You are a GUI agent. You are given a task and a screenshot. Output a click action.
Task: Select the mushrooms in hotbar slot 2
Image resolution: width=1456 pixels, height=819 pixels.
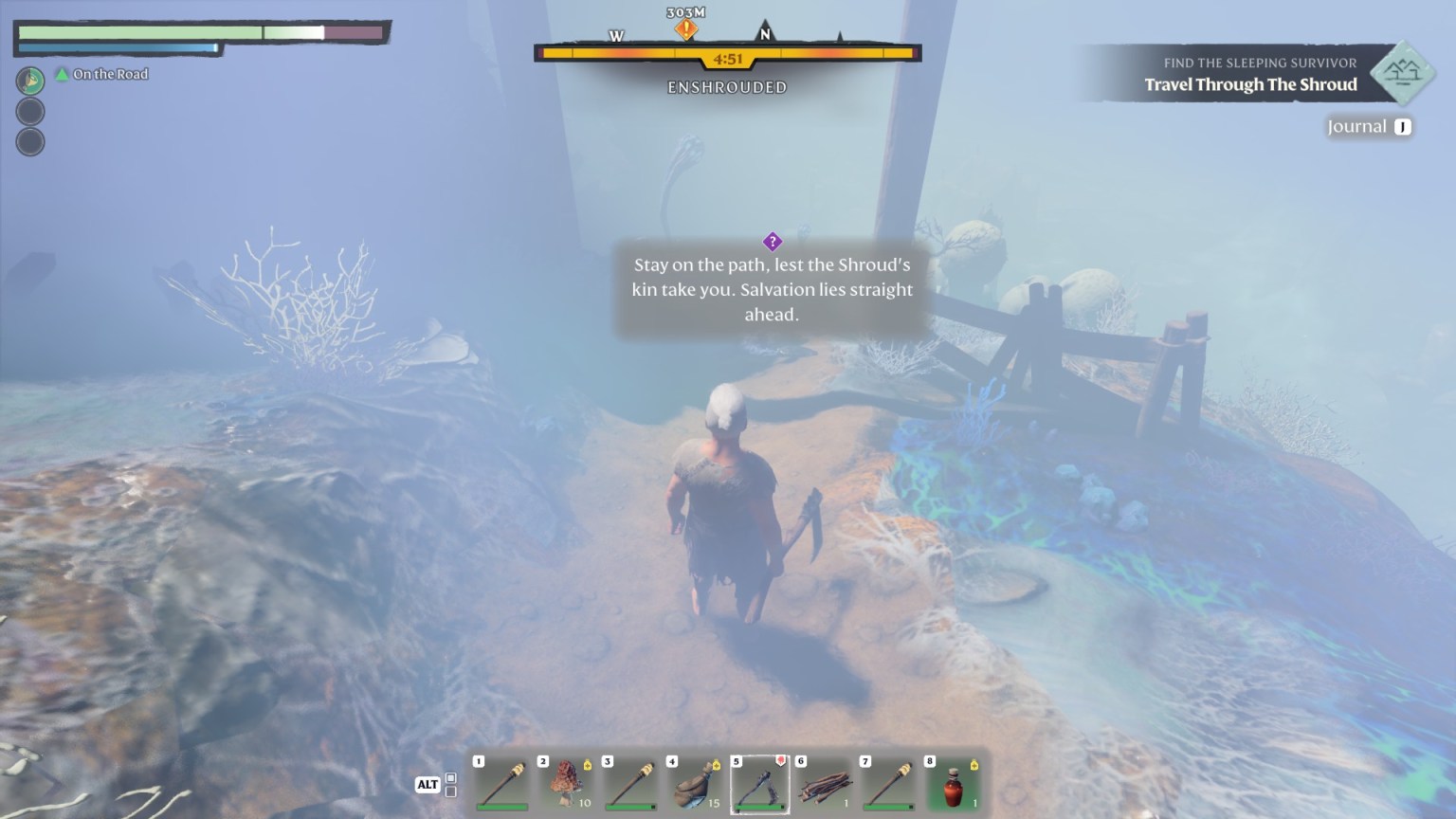pos(564,782)
